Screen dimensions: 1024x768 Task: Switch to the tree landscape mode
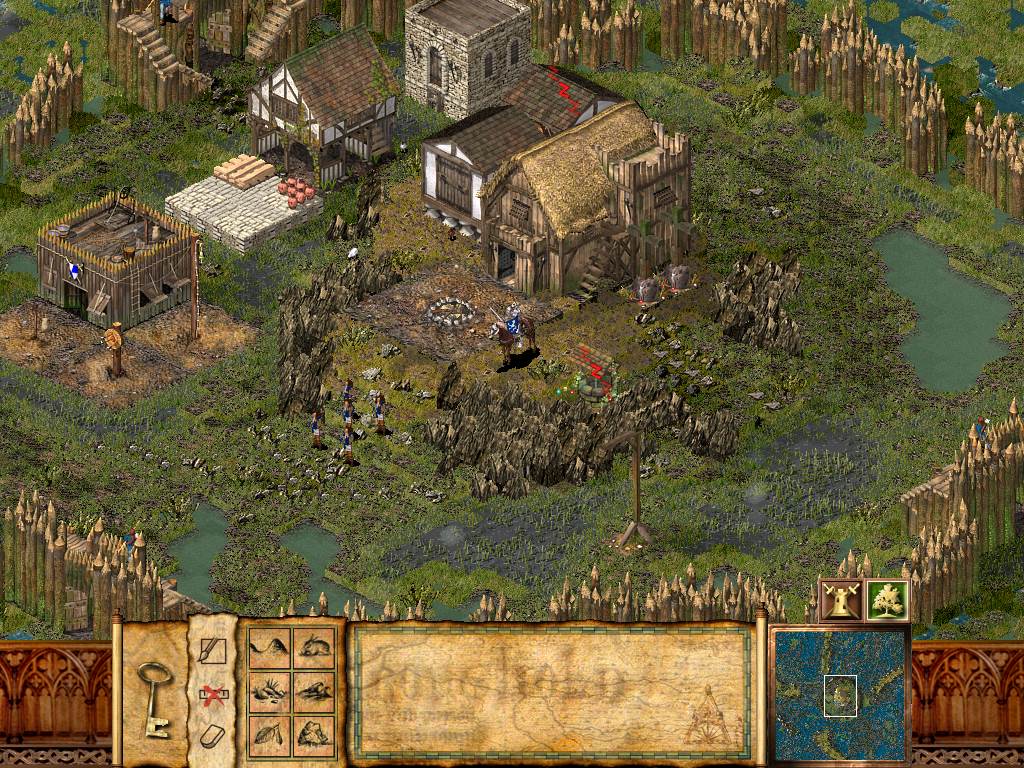click(x=887, y=600)
